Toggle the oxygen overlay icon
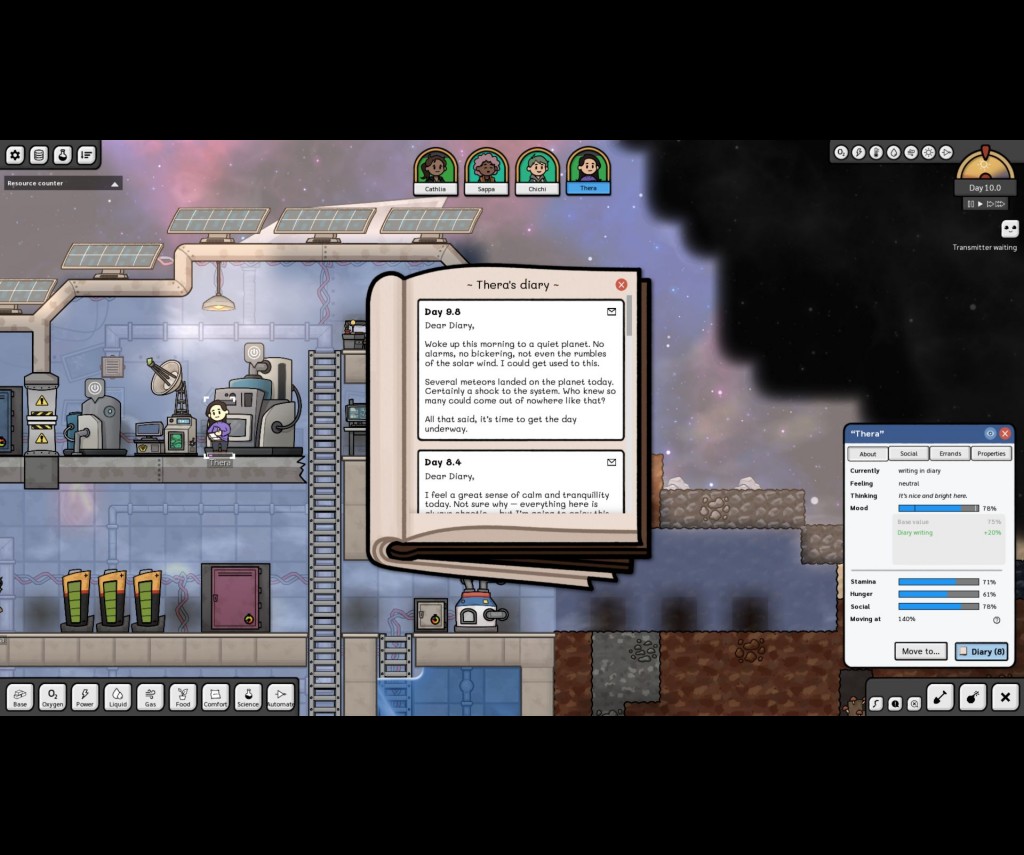The image size is (1024, 855). (x=842, y=153)
